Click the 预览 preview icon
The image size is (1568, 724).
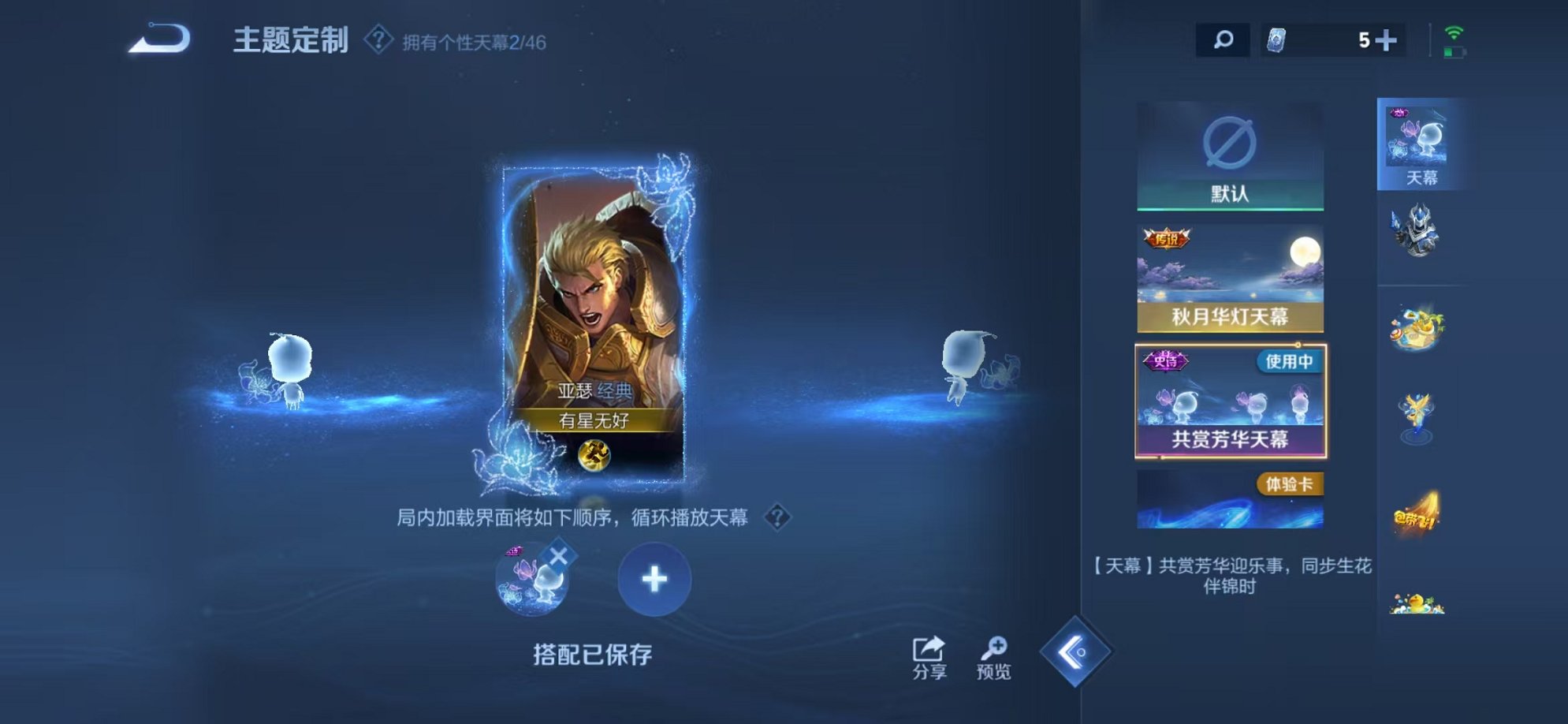pos(996,648)
